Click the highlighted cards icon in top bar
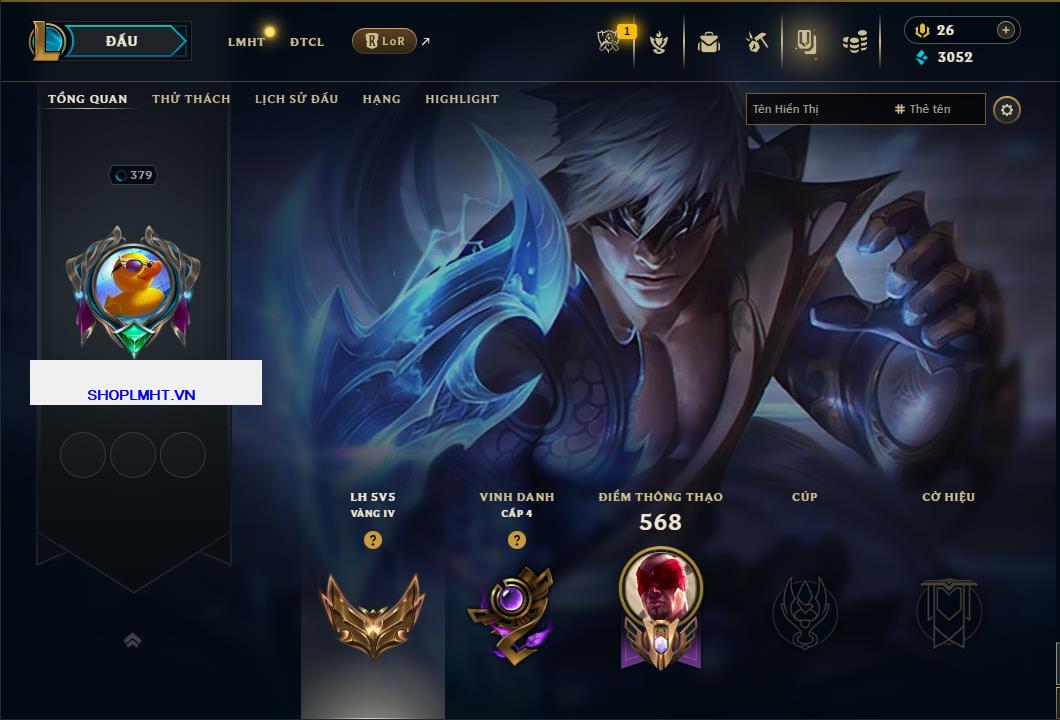This screenshot has width=1060, height=720. pyautogui.click(x=806, y=42)
